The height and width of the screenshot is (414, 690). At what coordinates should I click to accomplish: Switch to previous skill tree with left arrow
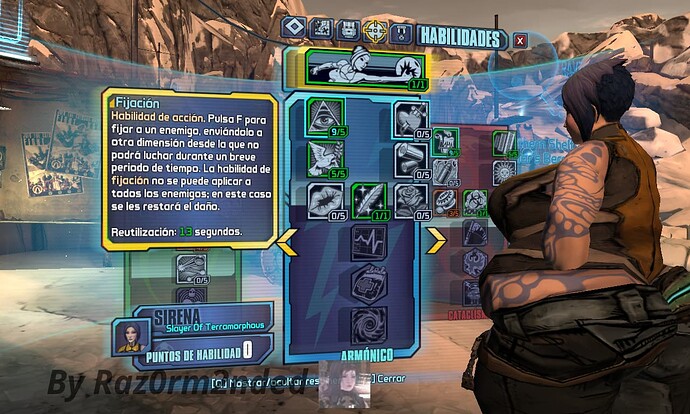(x=287, y=240)
